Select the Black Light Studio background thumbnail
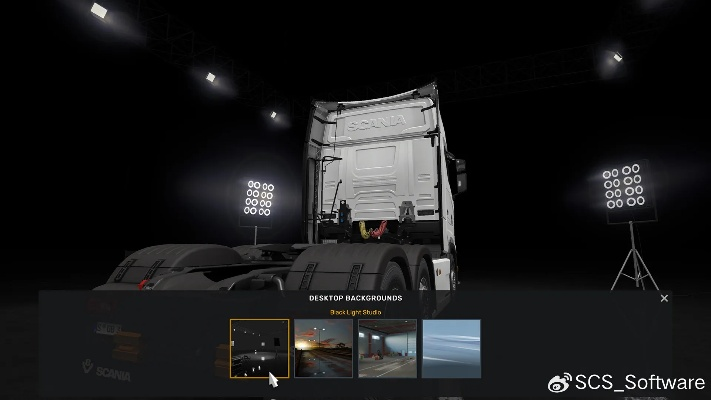711x400 pixels. pyautogui.click(x=259, y=348)
